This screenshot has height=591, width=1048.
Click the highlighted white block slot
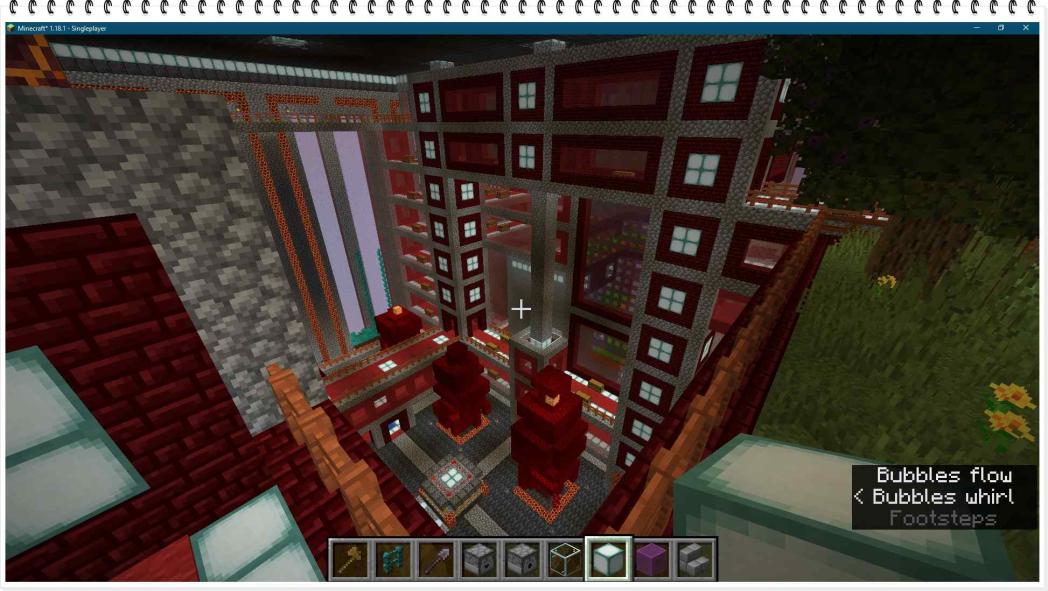point(608,559)
